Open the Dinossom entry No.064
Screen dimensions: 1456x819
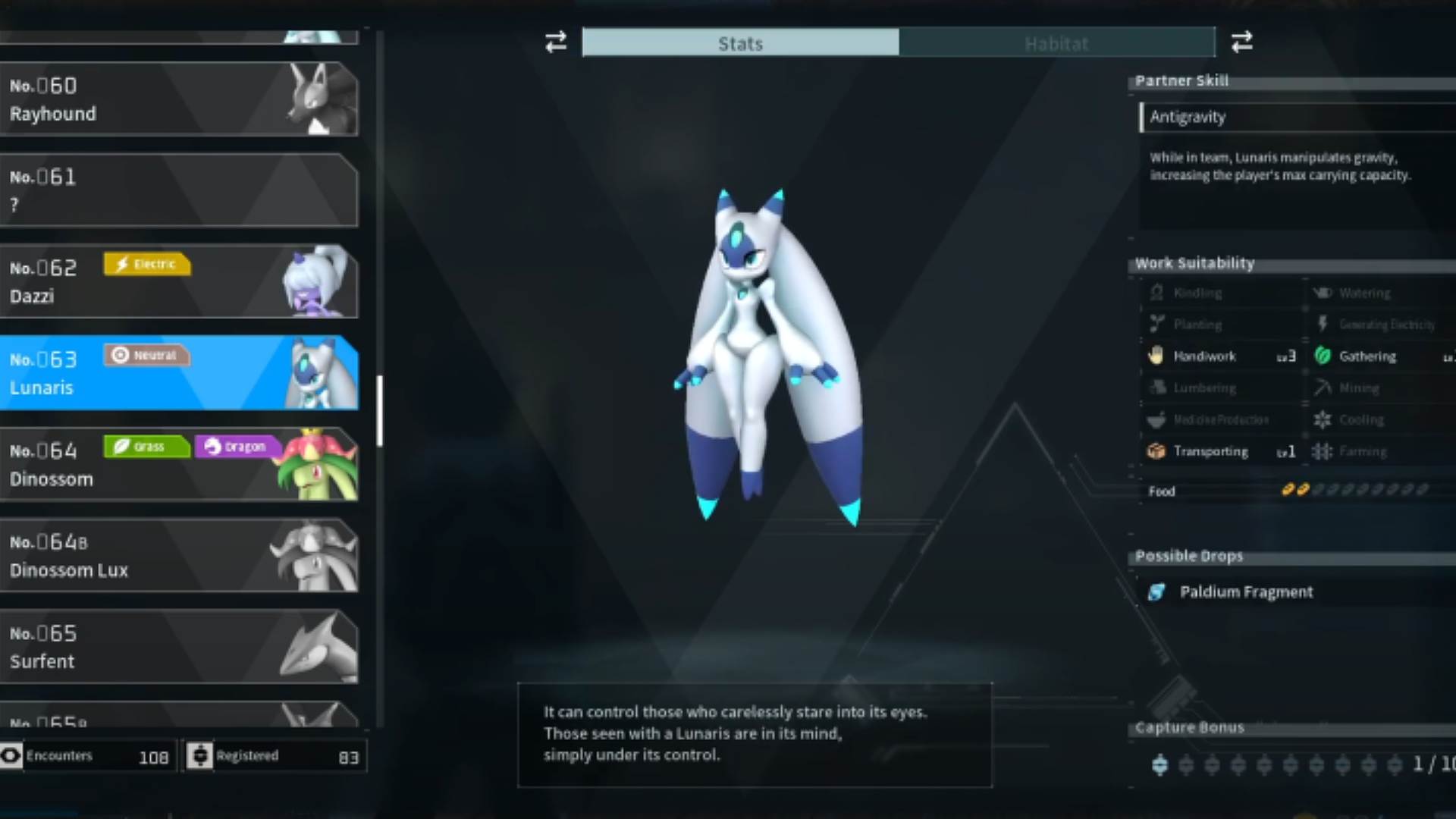tap(179, 464)
